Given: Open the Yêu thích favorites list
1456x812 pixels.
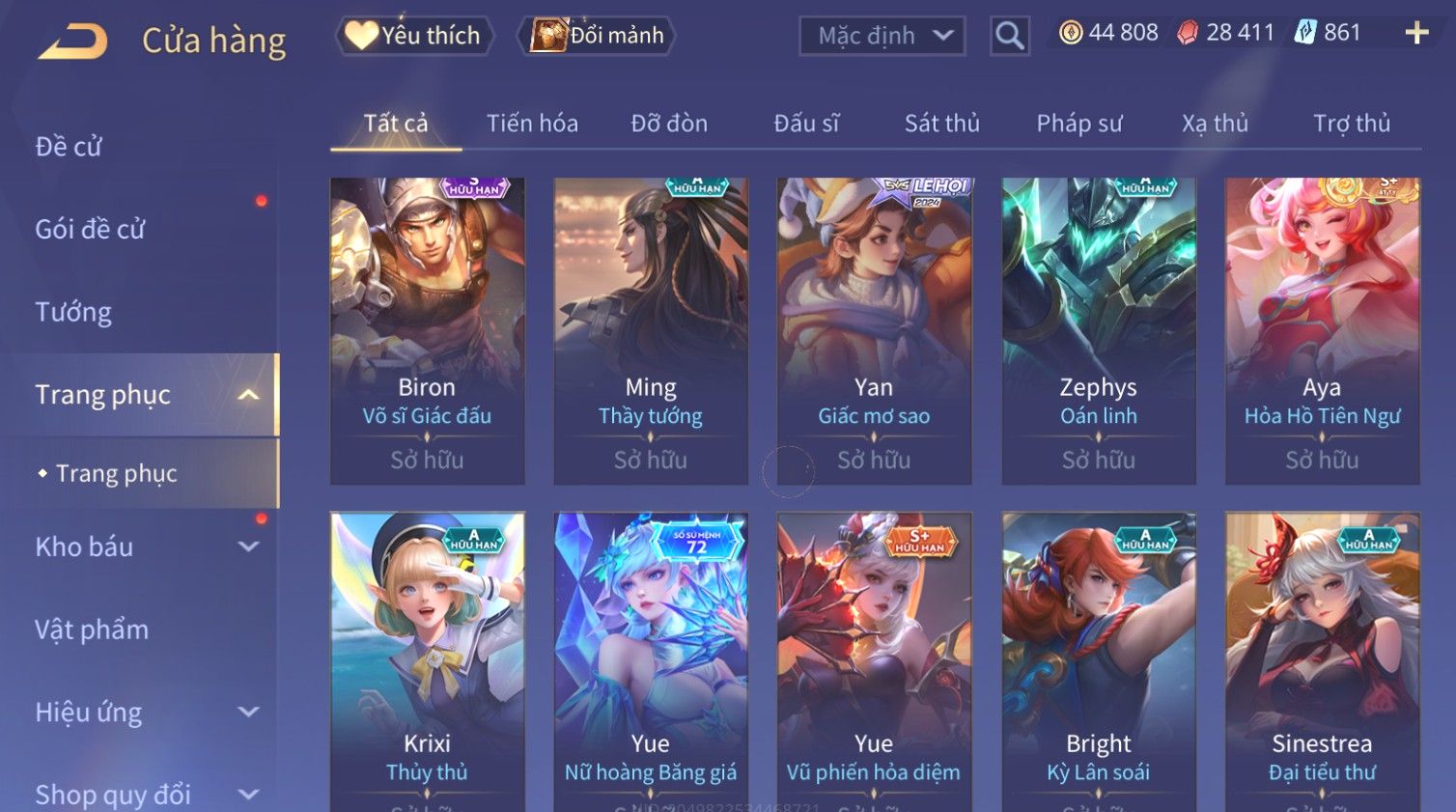Looking at the screenshot, I should [414, 36].
